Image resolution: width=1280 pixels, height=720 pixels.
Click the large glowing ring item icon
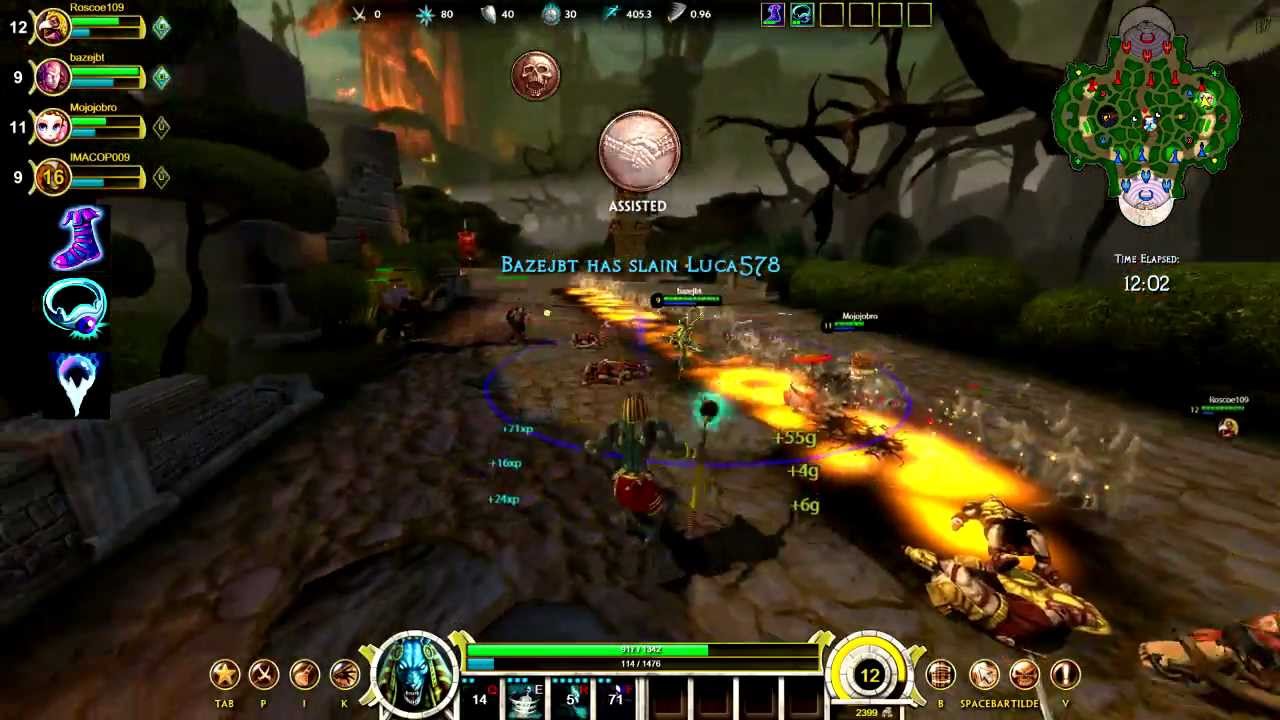[x=76, y=309]
